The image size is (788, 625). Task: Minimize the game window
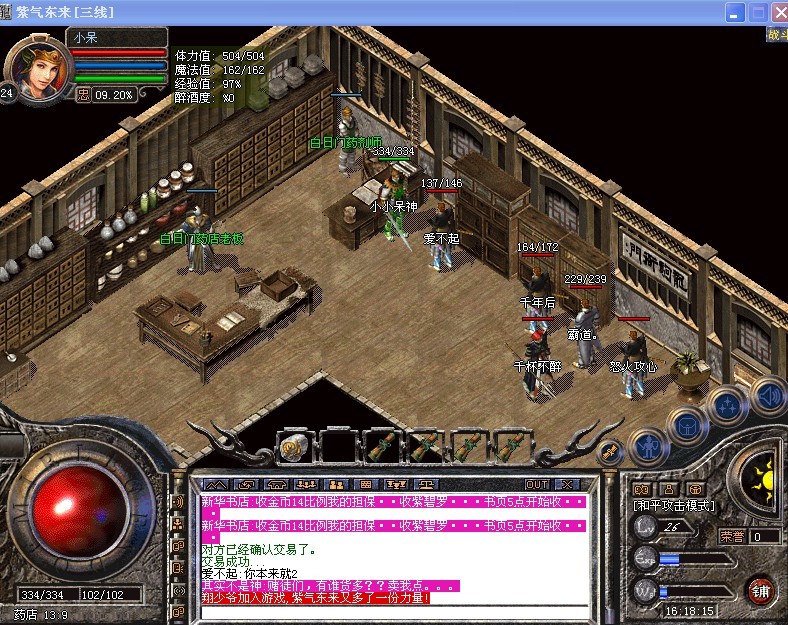pos(737,11)
